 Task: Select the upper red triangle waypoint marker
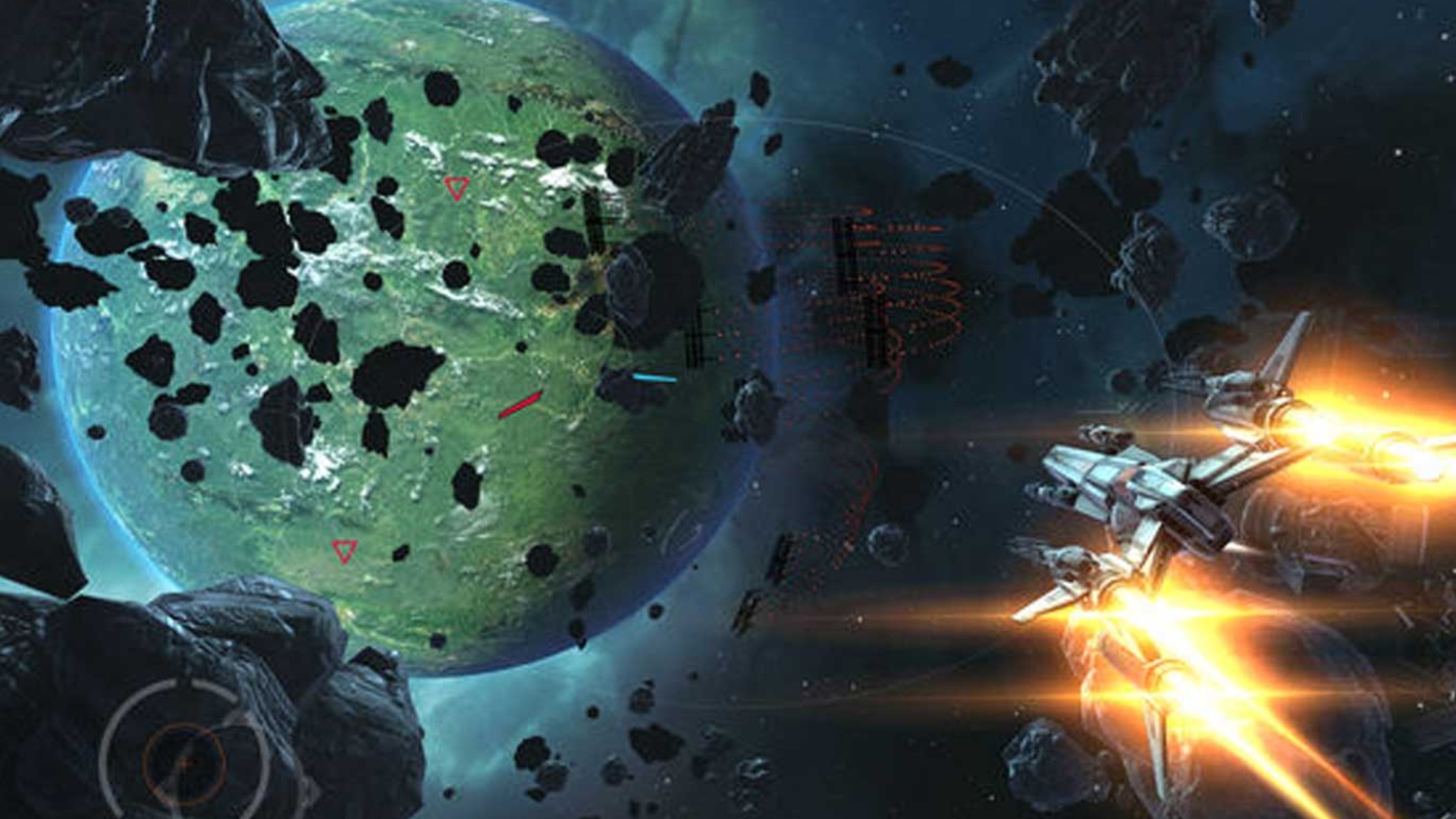pos(456,187)
